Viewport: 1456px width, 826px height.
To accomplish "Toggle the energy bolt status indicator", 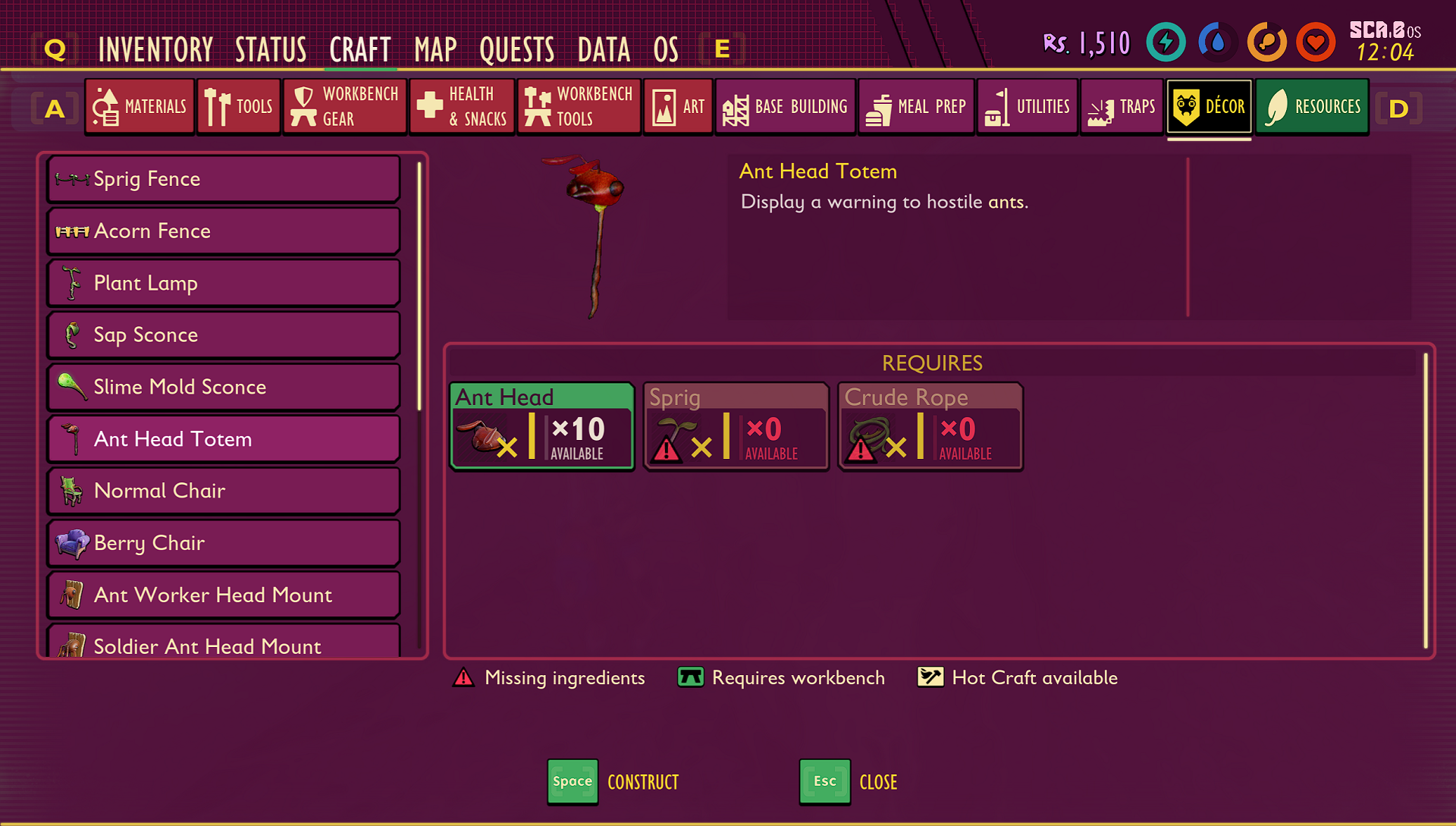I will [1166, 42].
